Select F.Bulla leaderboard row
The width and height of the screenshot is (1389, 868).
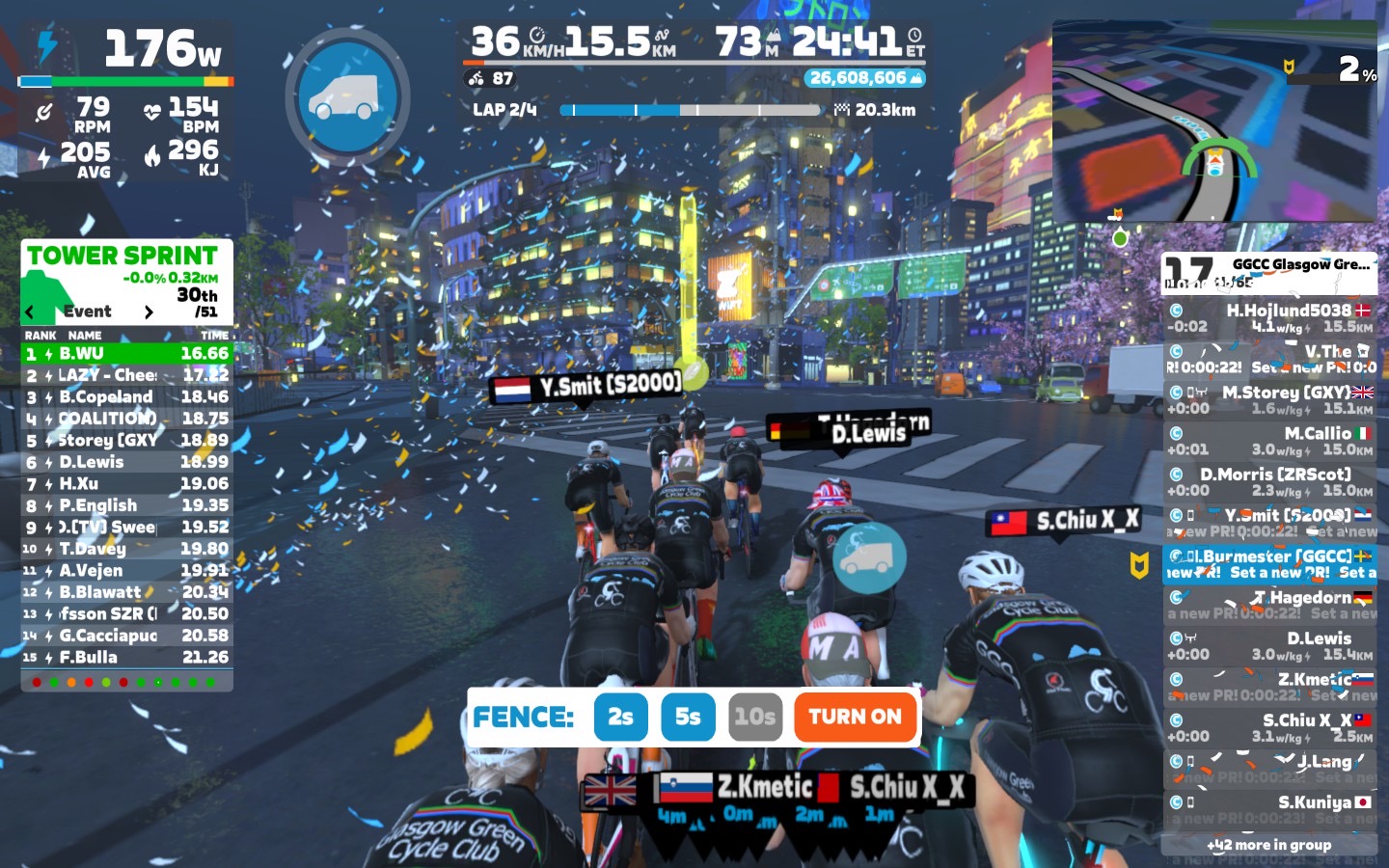tap(126, 658)
